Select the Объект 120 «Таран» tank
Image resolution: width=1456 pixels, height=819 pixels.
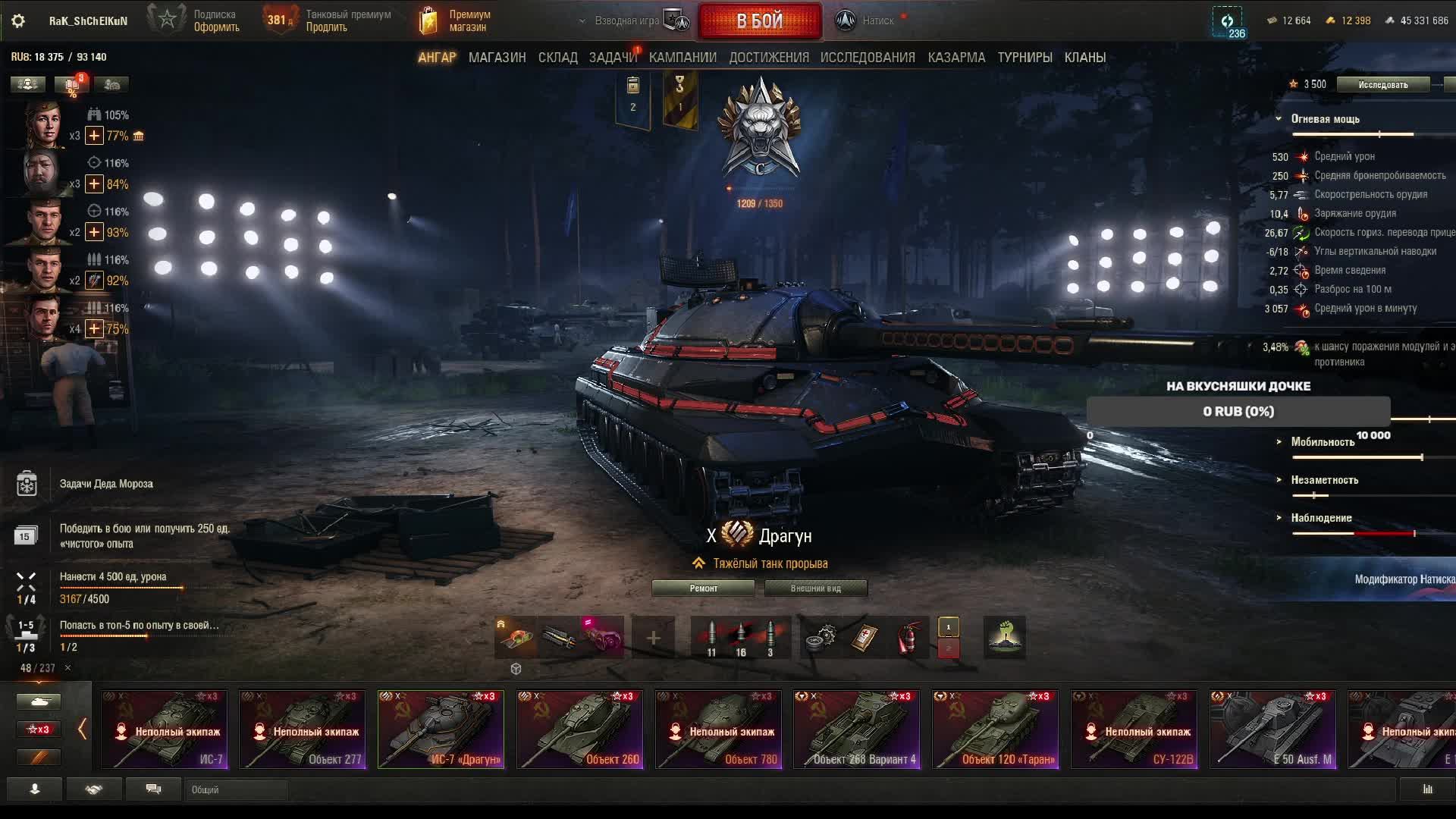coord(995,730)
